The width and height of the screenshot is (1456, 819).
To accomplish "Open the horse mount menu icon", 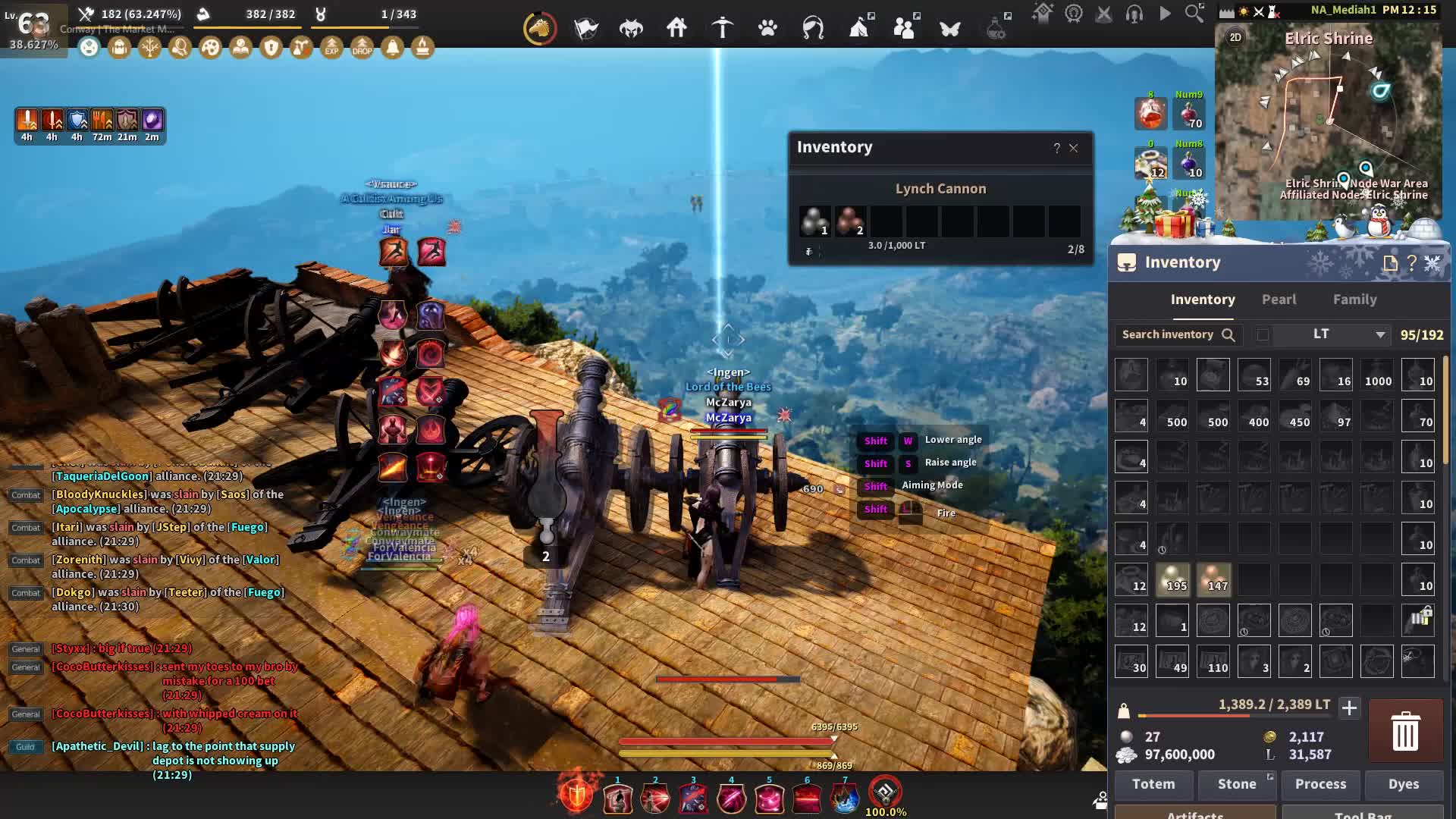I will click(540, 29).
